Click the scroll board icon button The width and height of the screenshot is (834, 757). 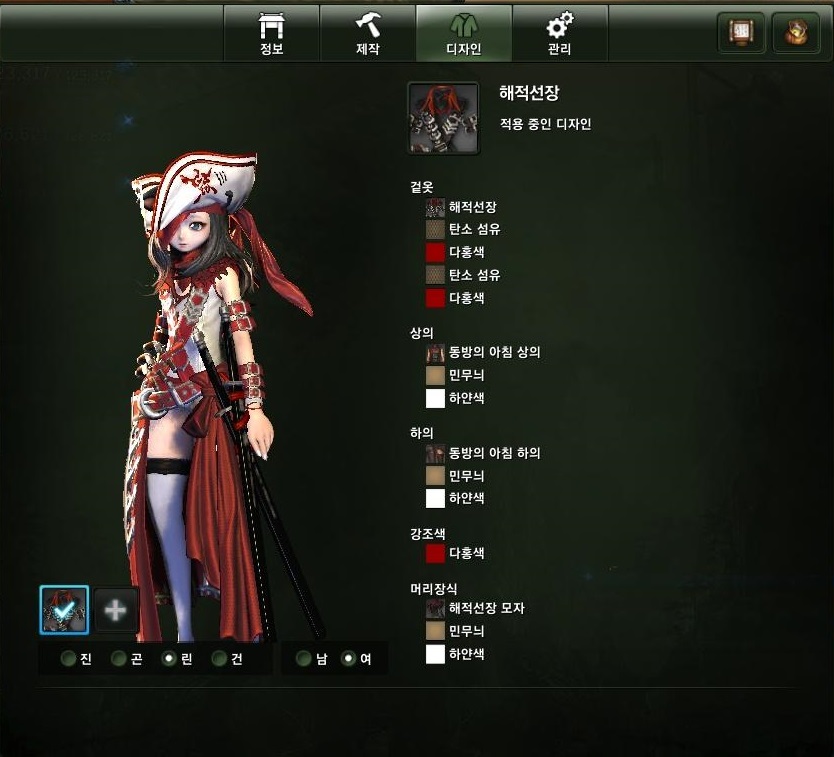[741, 33]
